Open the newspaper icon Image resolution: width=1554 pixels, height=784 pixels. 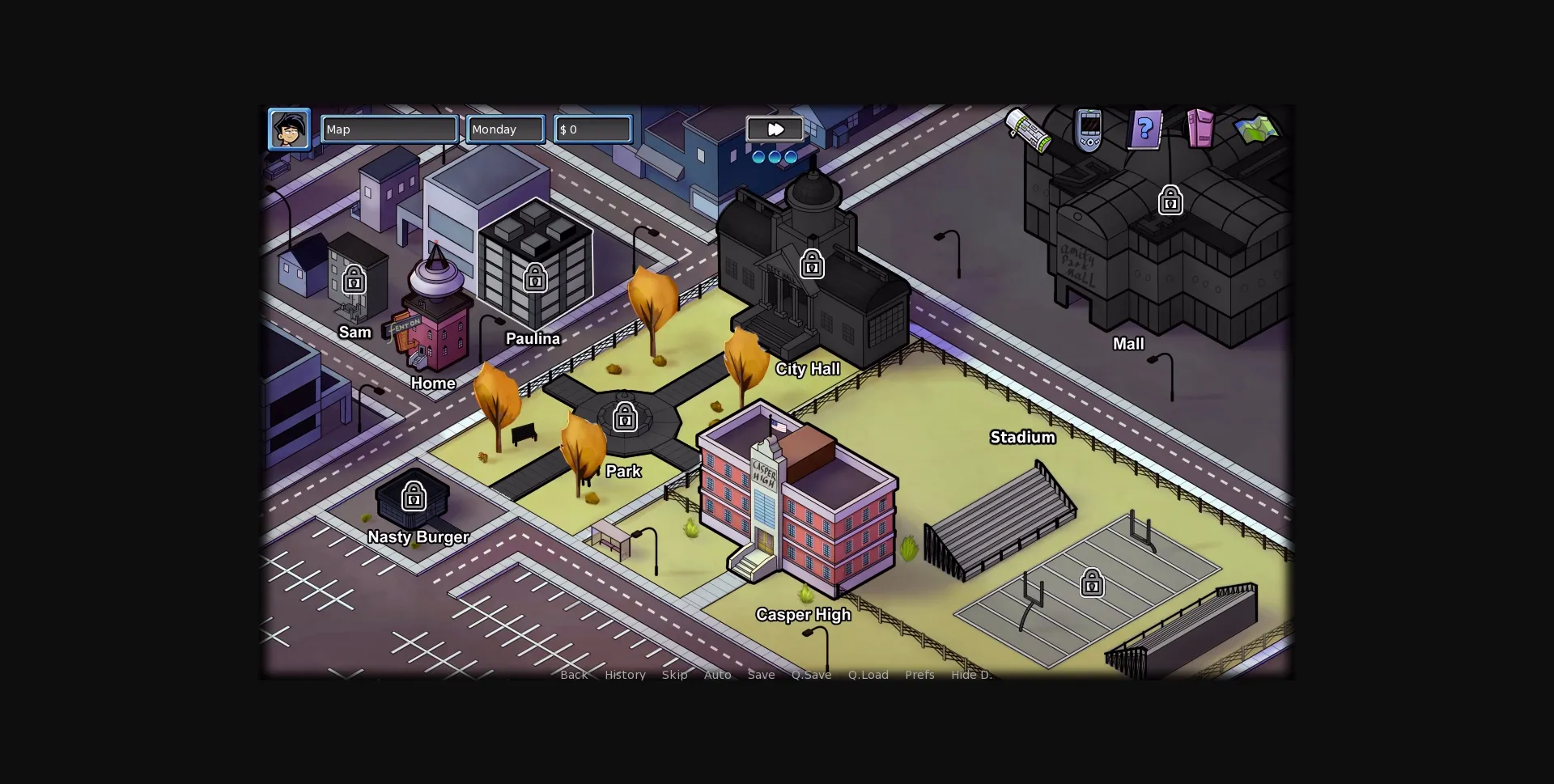click(x=1026, y=133)
